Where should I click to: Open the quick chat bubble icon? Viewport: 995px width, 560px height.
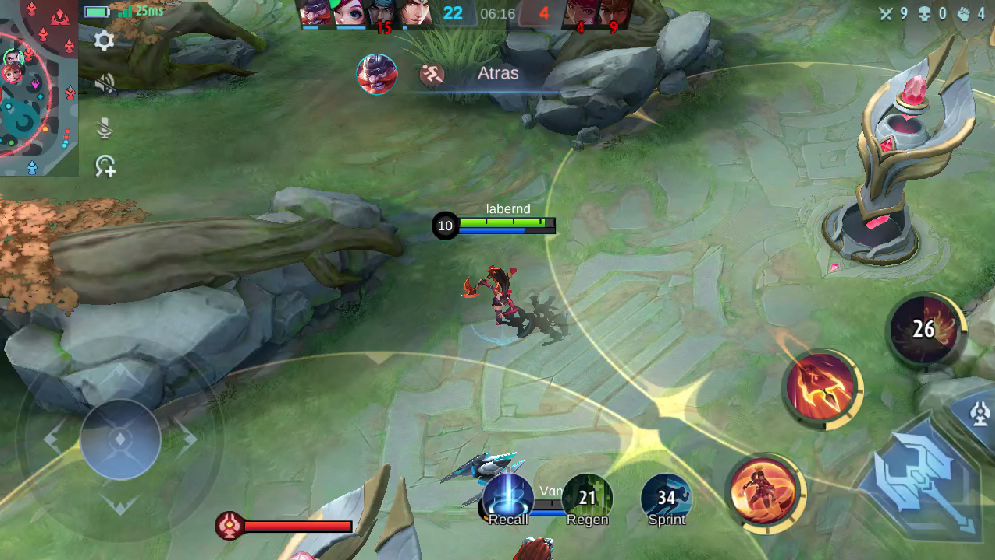click(105, 166)
